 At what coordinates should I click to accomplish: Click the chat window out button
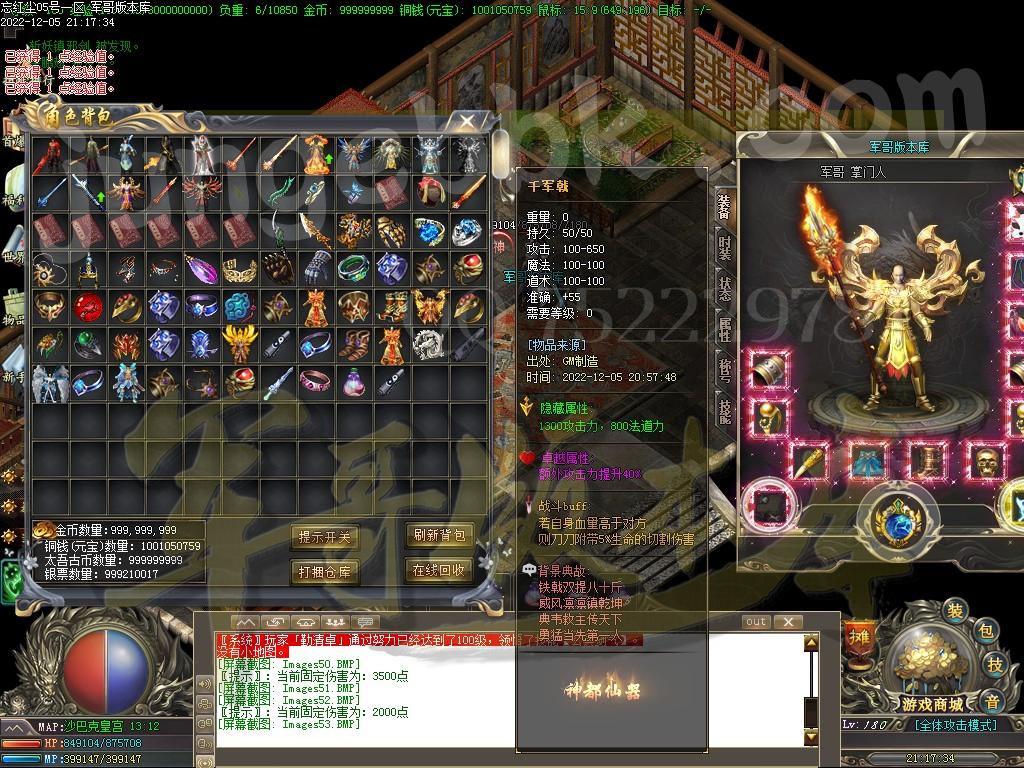[756, 622]
